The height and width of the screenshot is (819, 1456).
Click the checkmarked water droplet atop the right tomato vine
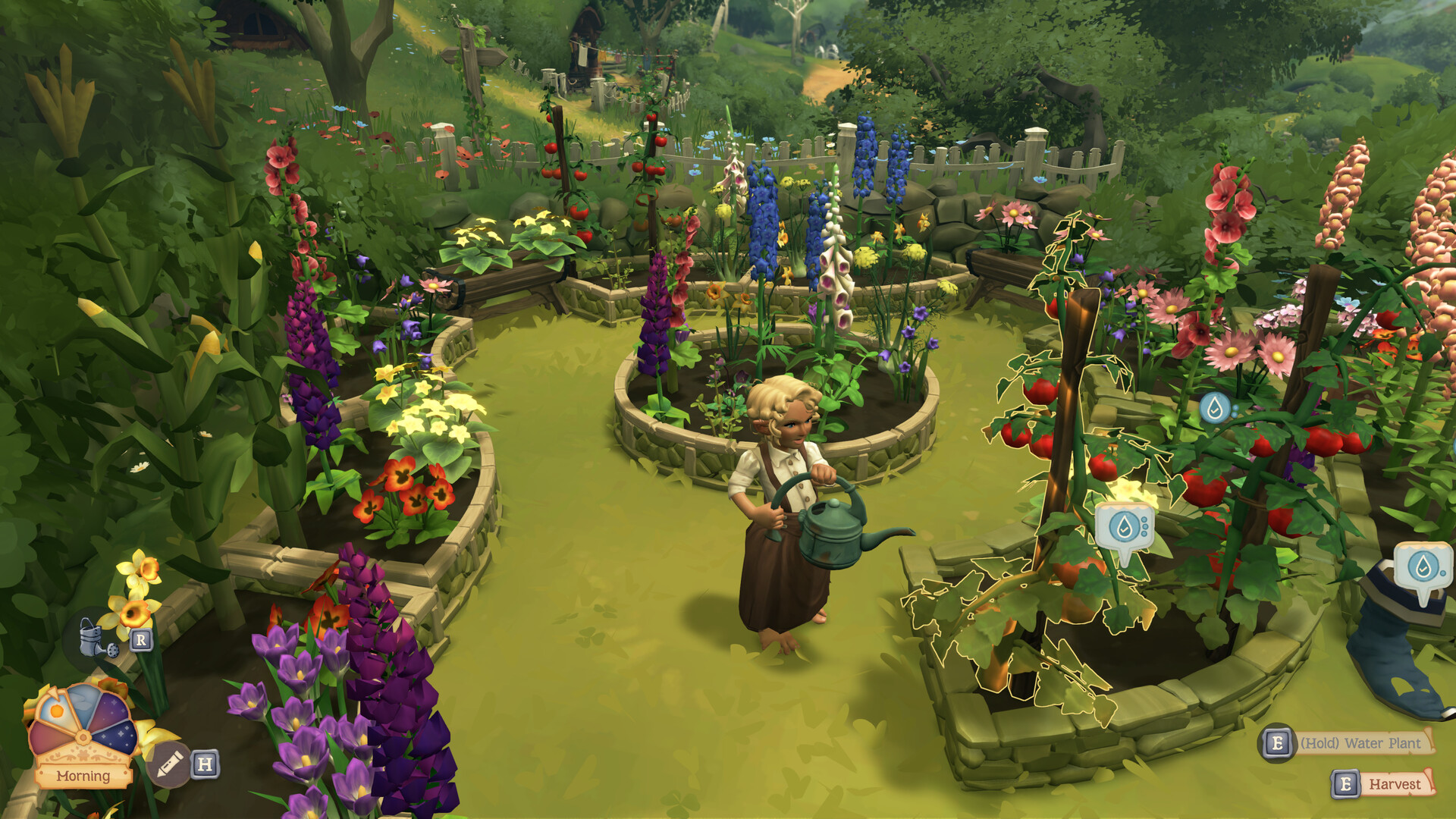coord(1216,406)
